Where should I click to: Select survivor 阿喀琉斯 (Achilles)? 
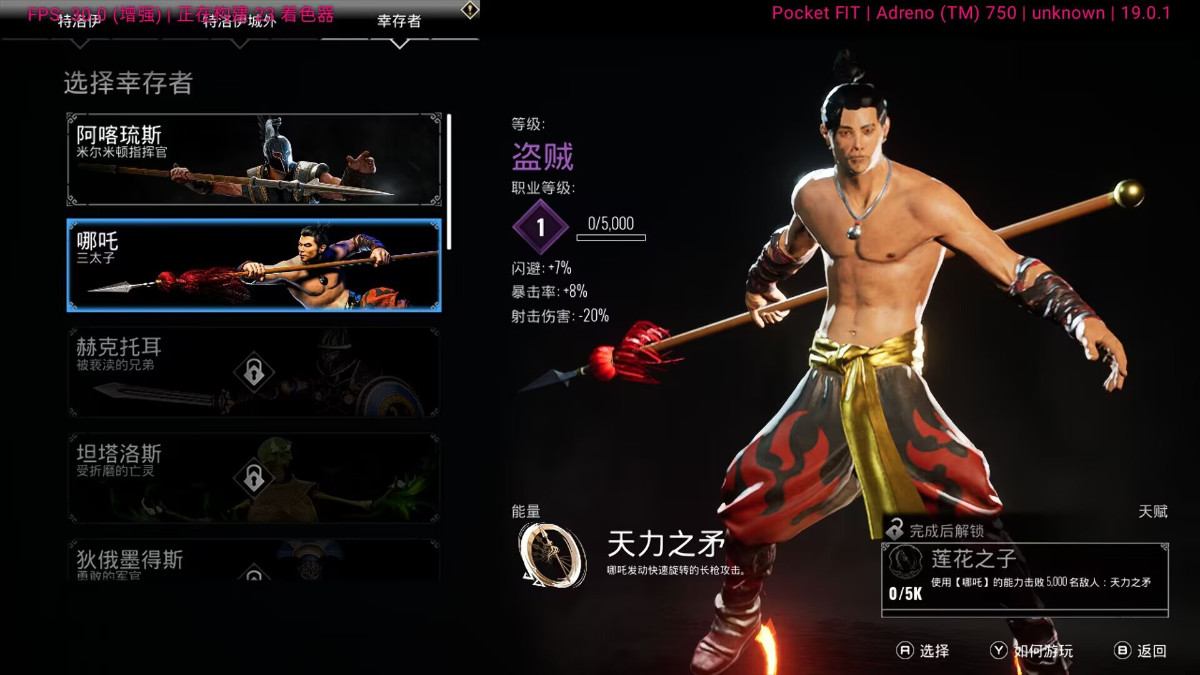(253, 160)
